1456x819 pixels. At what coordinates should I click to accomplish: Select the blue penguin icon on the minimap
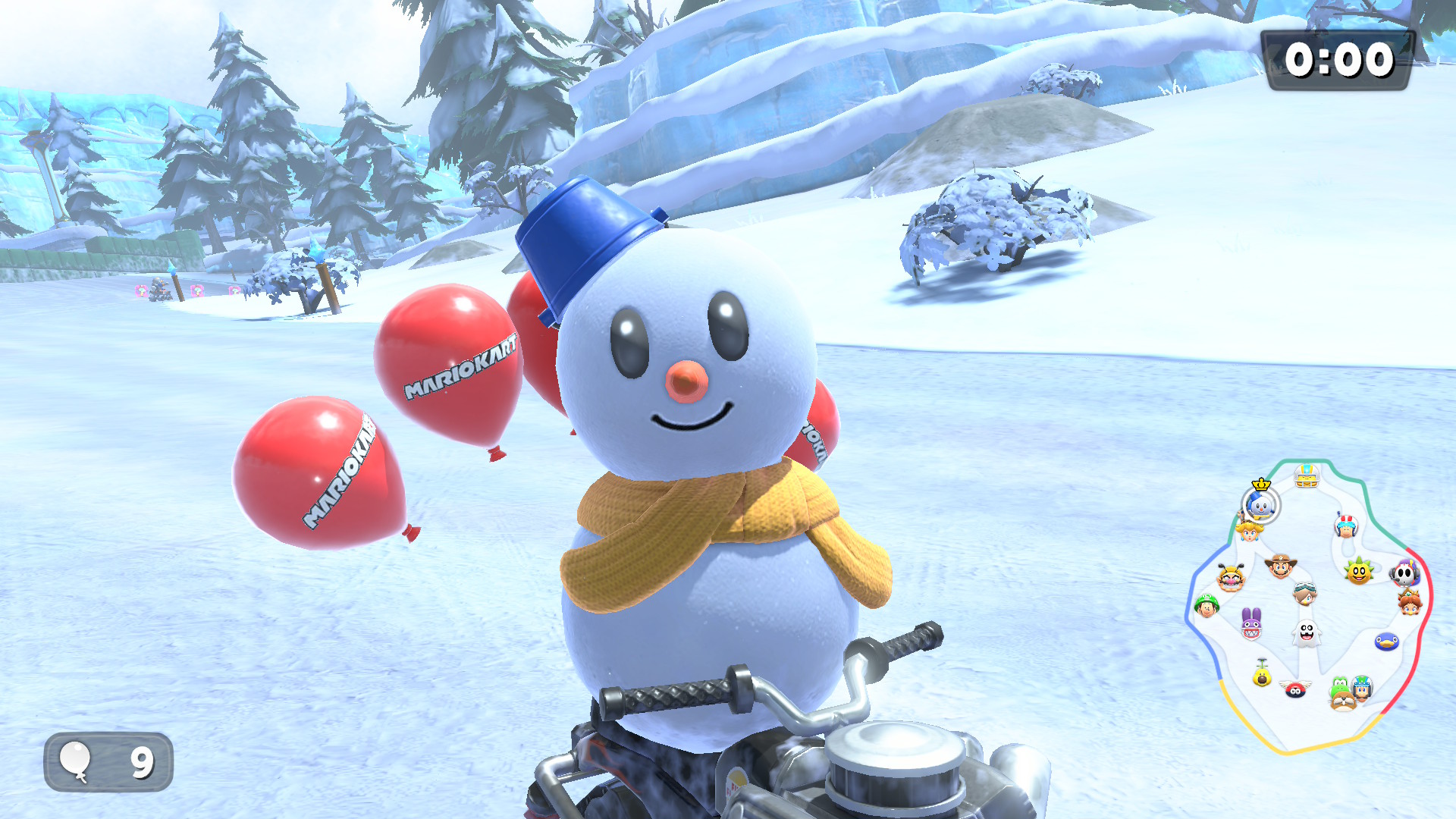[x=1386, y=642]
